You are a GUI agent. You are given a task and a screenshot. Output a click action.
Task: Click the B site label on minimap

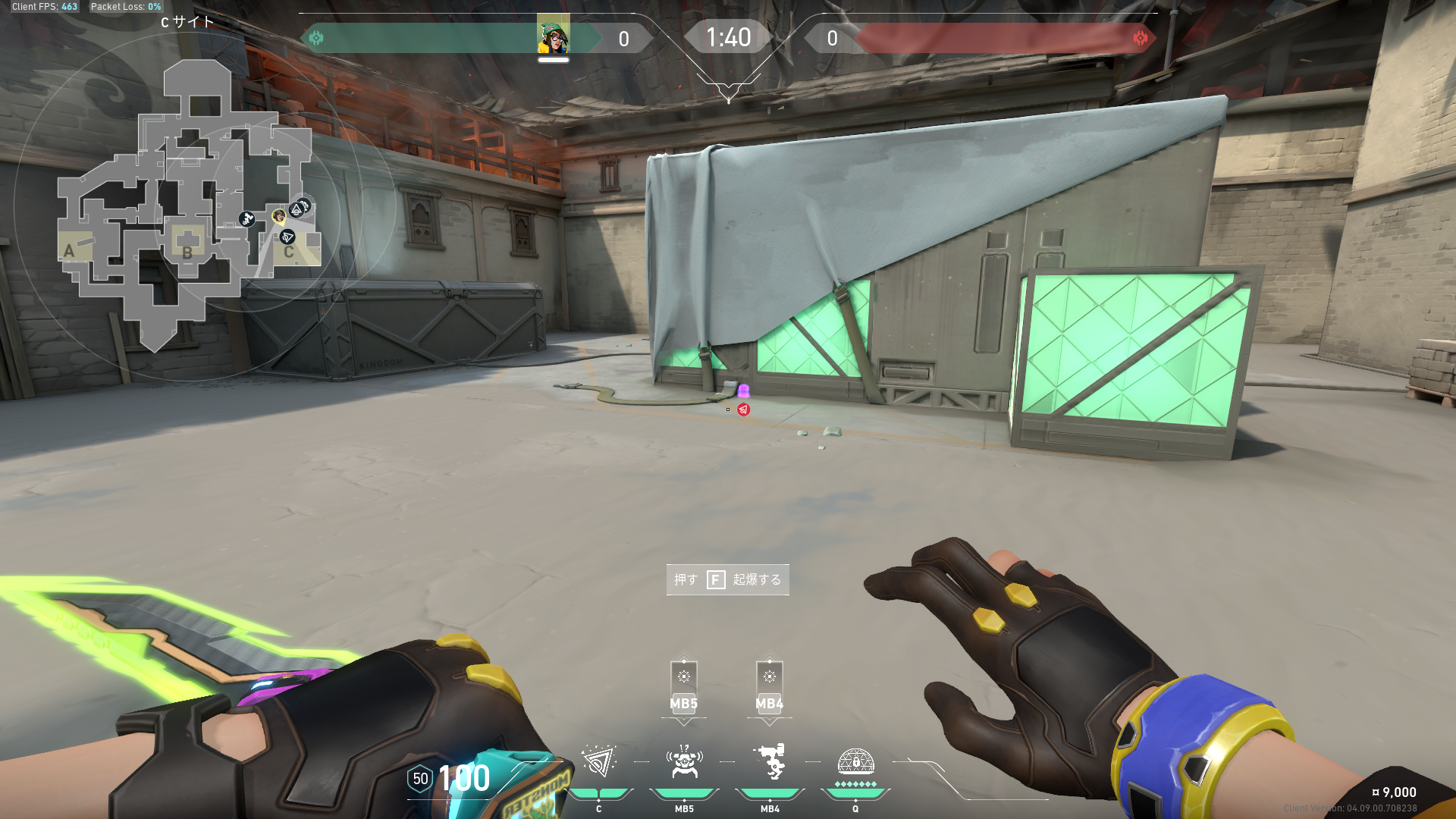pyautogui.click(x=187, y=252)
